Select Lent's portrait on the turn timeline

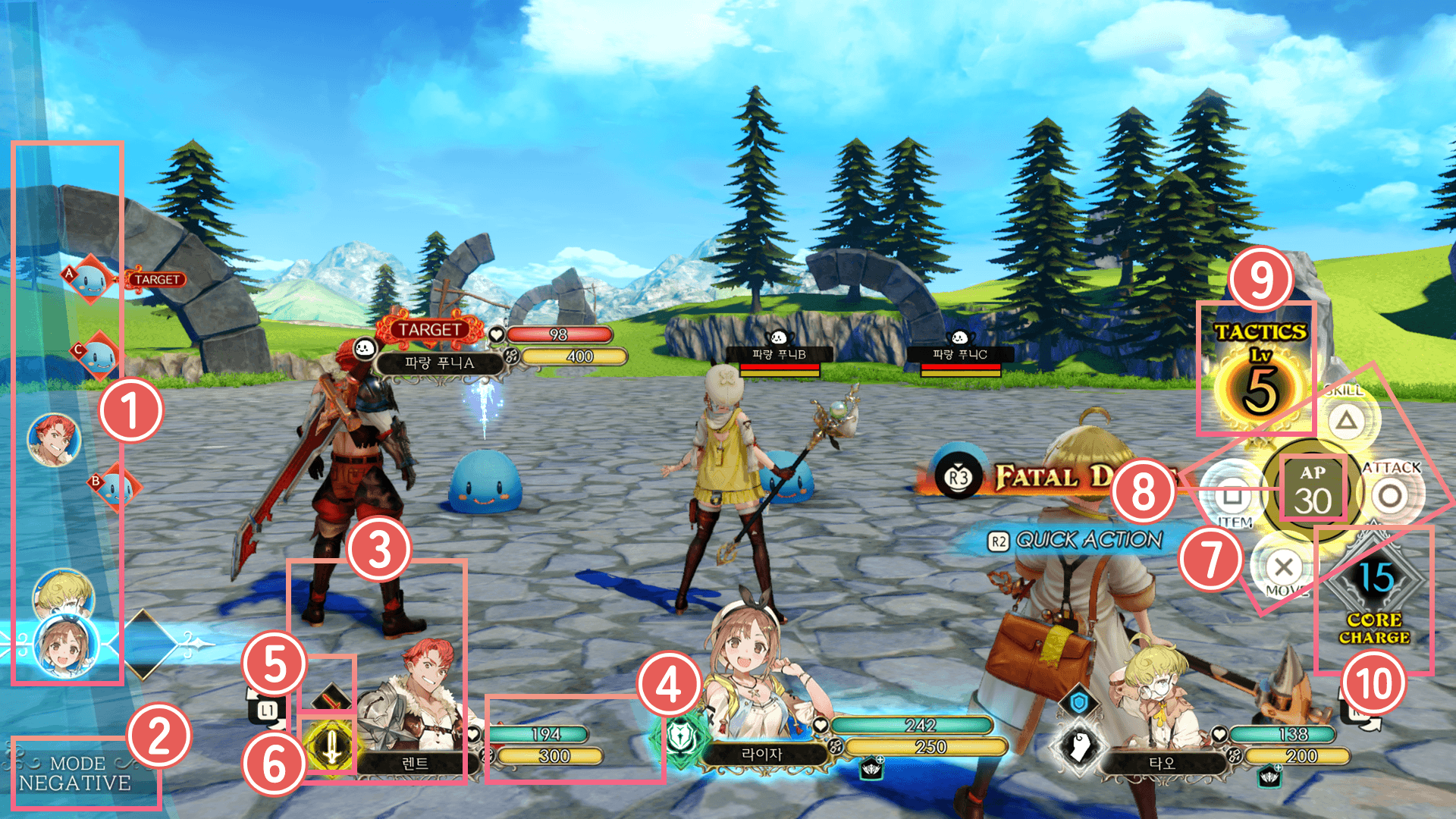click(54, 439)
